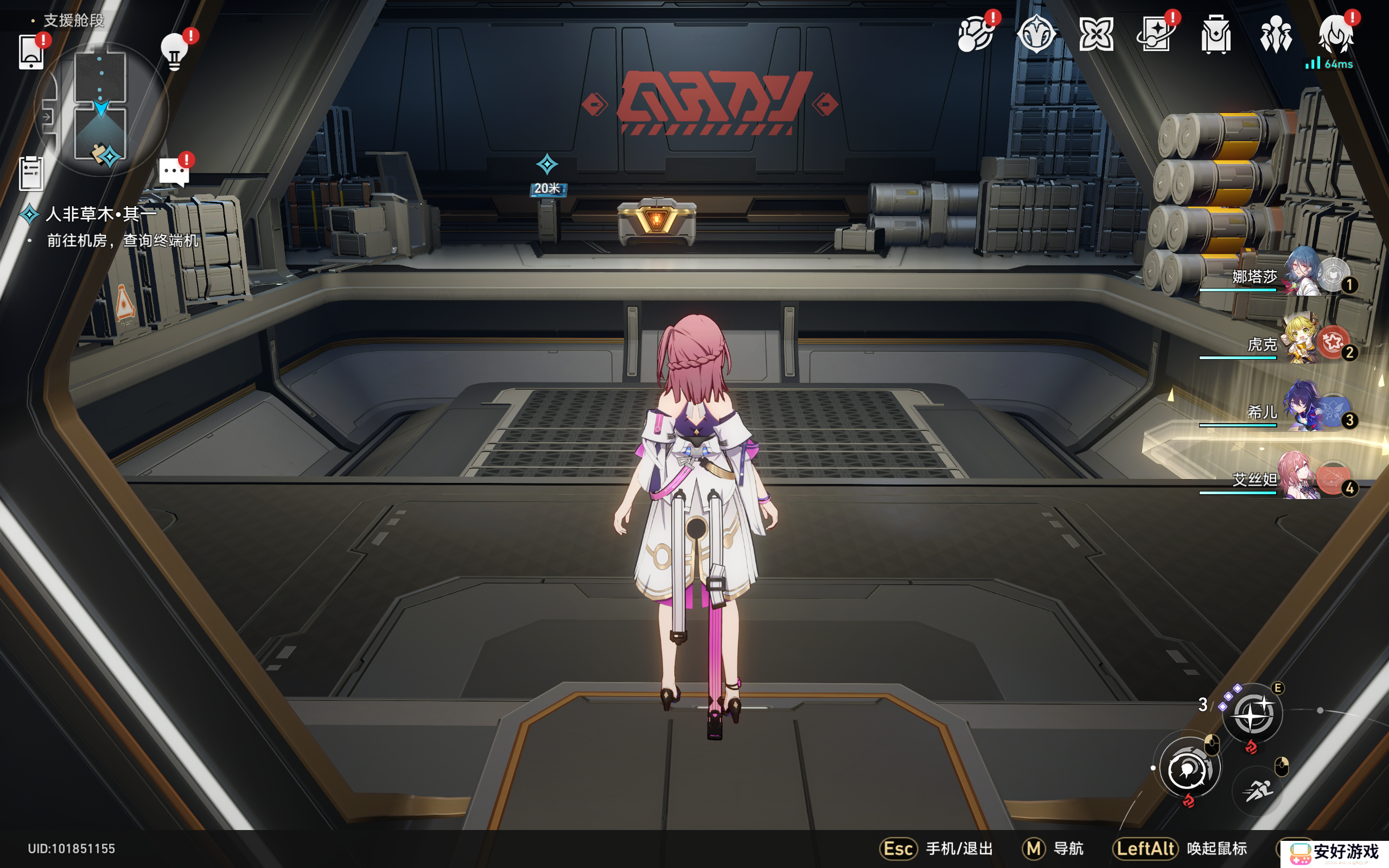
Task: Open the chat speech bubble
Action: (x=173, y=171)
